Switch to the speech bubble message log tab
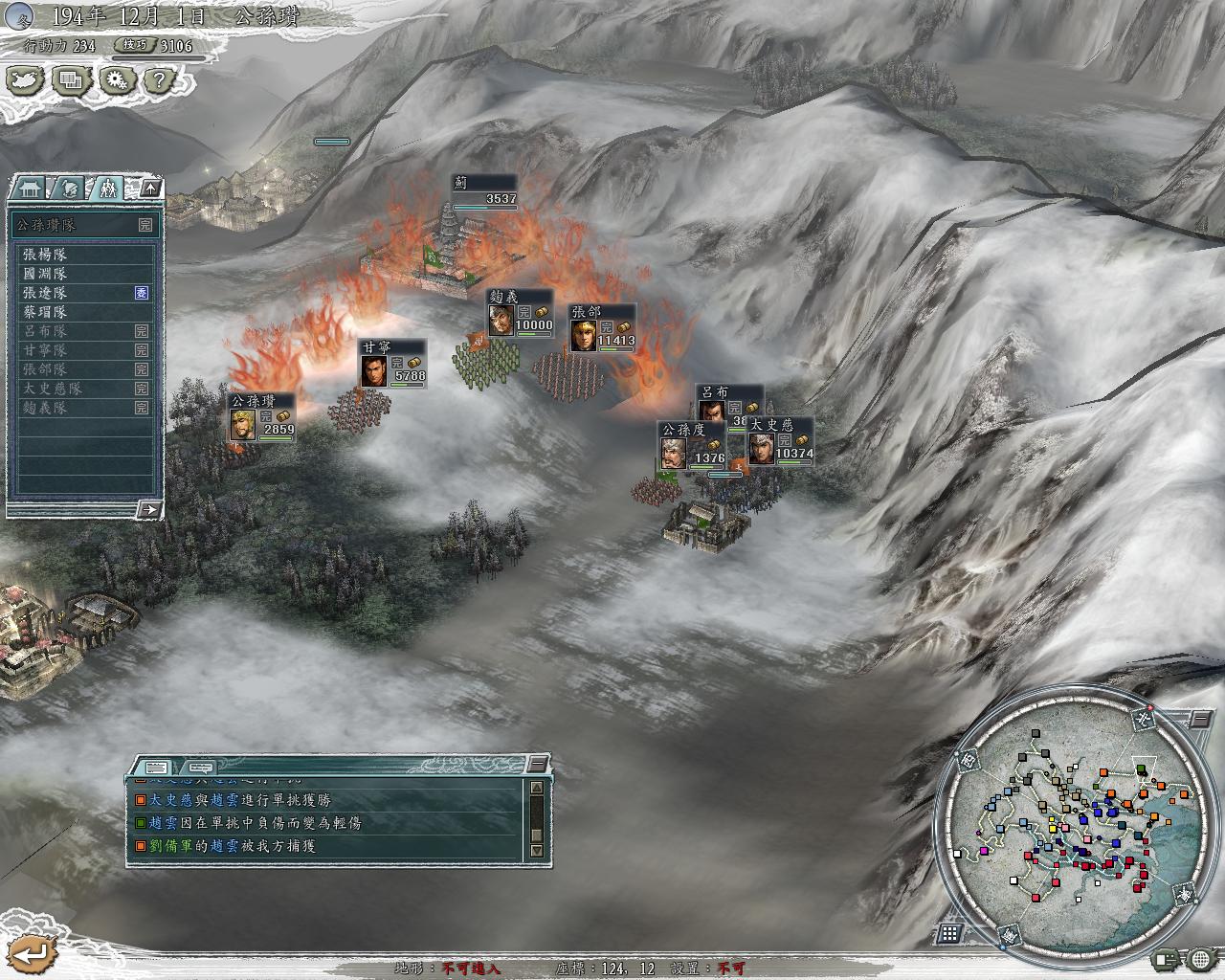The width and height of the screenshot is (1225, 980). click(199, 767)
